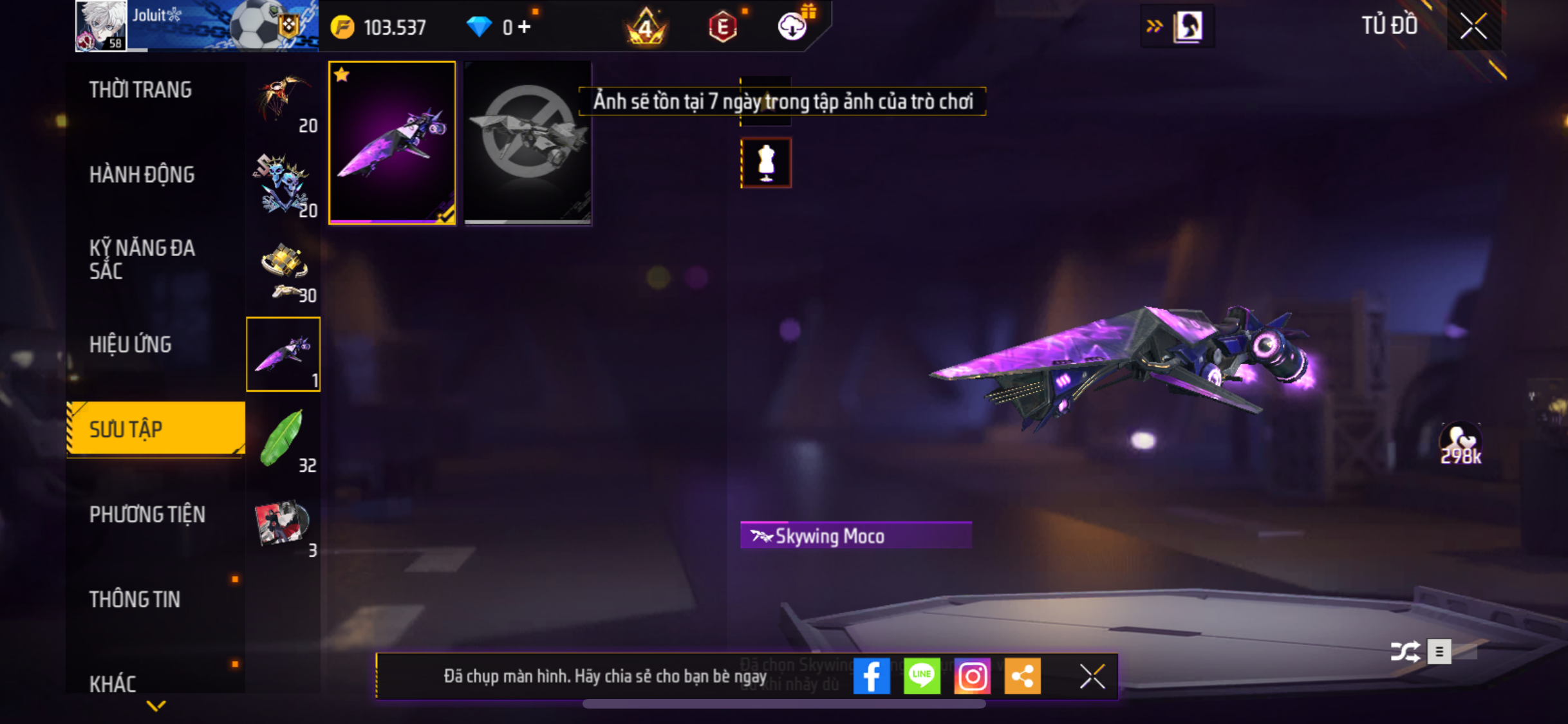Image resolution: width=1568 pixels, height=724 pixels.
Task: Open the Thời Trang category
Action: point(140,90)
